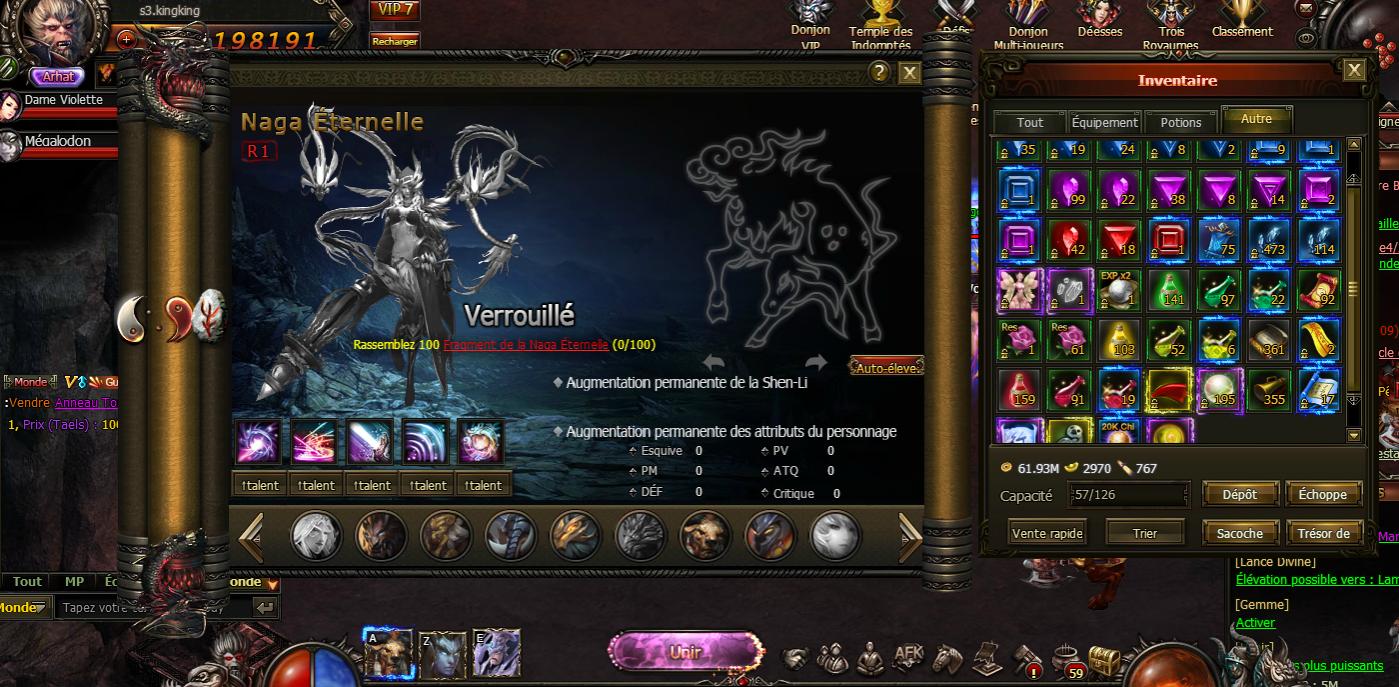This screenshot has height=687, width=1399.
Task: Open the Sacoche button
Action: pyautogui.click(x=1239, y=533)
